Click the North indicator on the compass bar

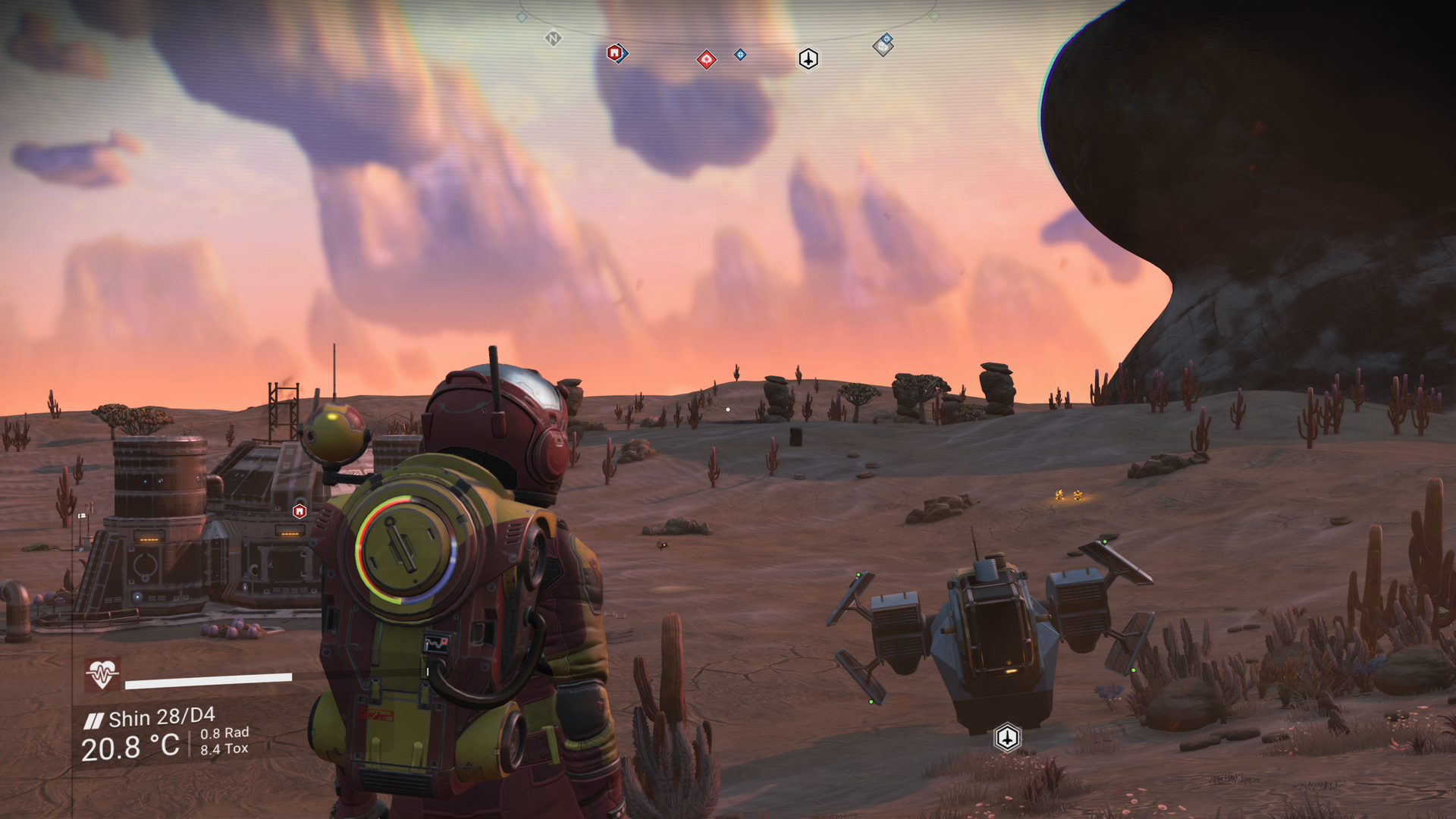(x=552, y=38)
